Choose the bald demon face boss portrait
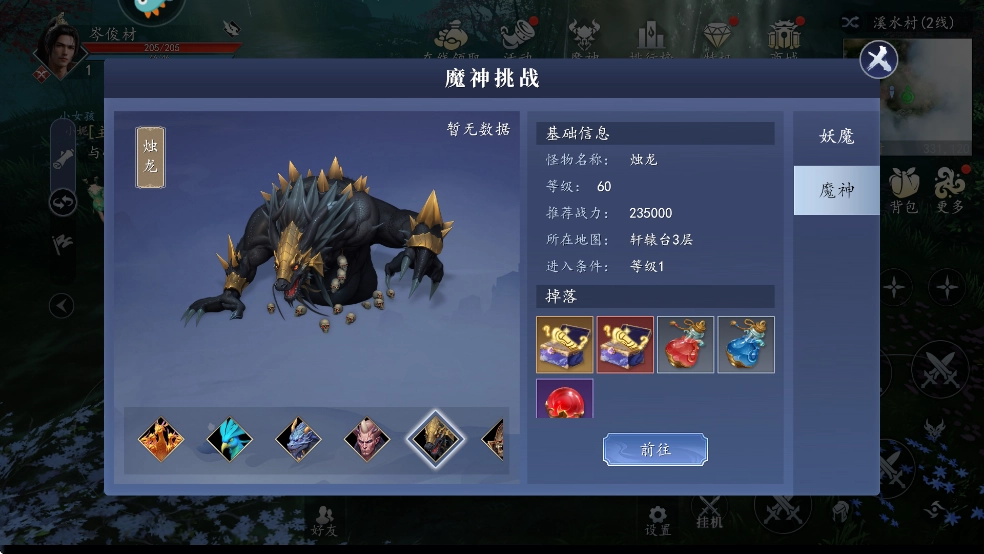Image resolution: width=984 pixels, height=554 pixels. coord(367,439)
